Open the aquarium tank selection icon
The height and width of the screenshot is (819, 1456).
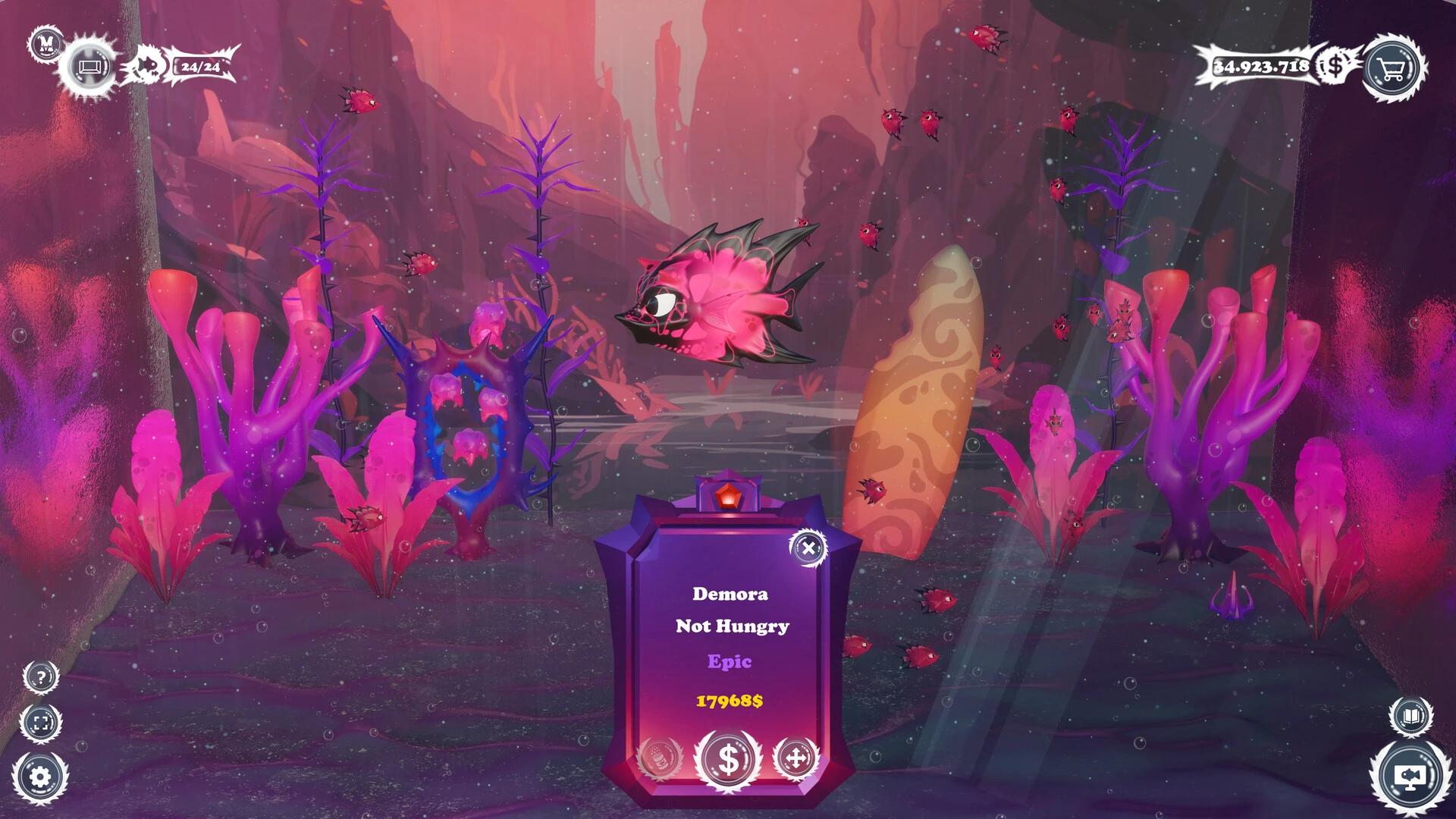90,68
